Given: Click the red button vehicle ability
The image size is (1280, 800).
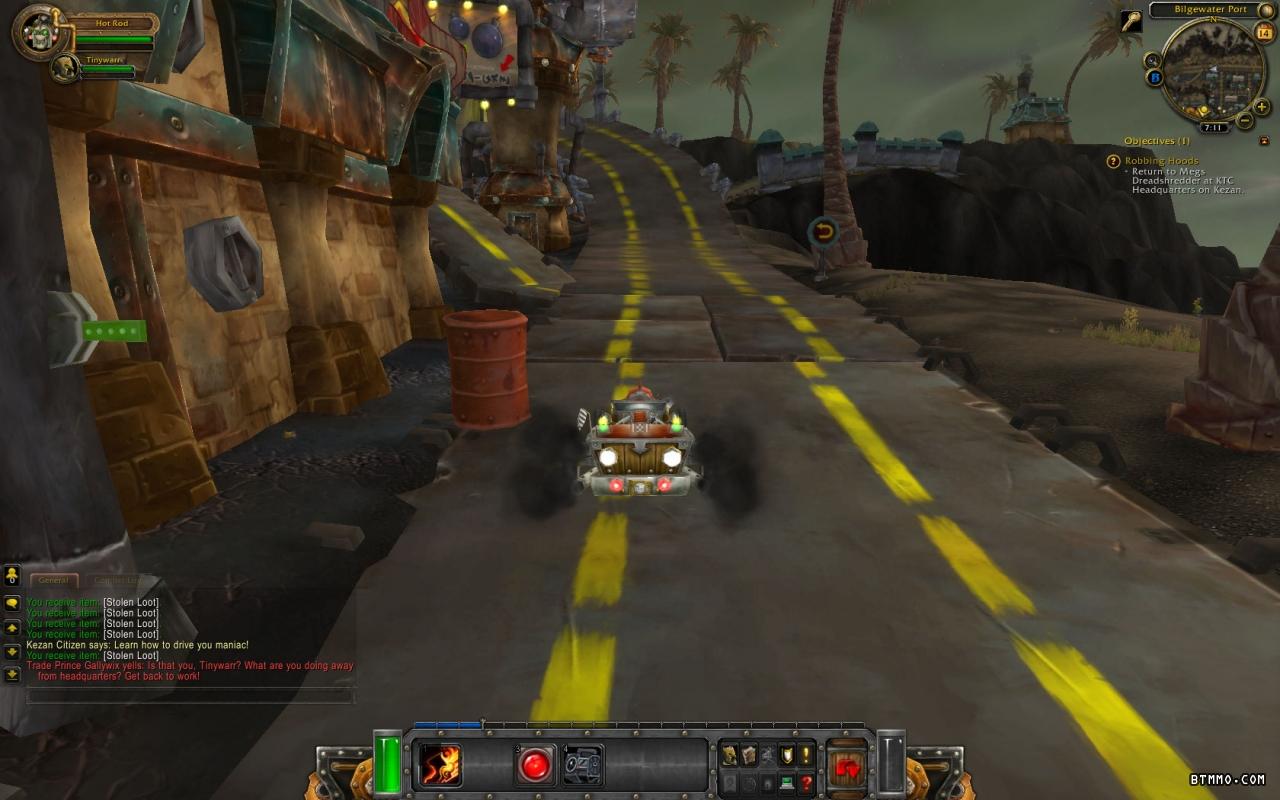Looking at the screenshot, I should pyautogui.click(x=536, y=766).
